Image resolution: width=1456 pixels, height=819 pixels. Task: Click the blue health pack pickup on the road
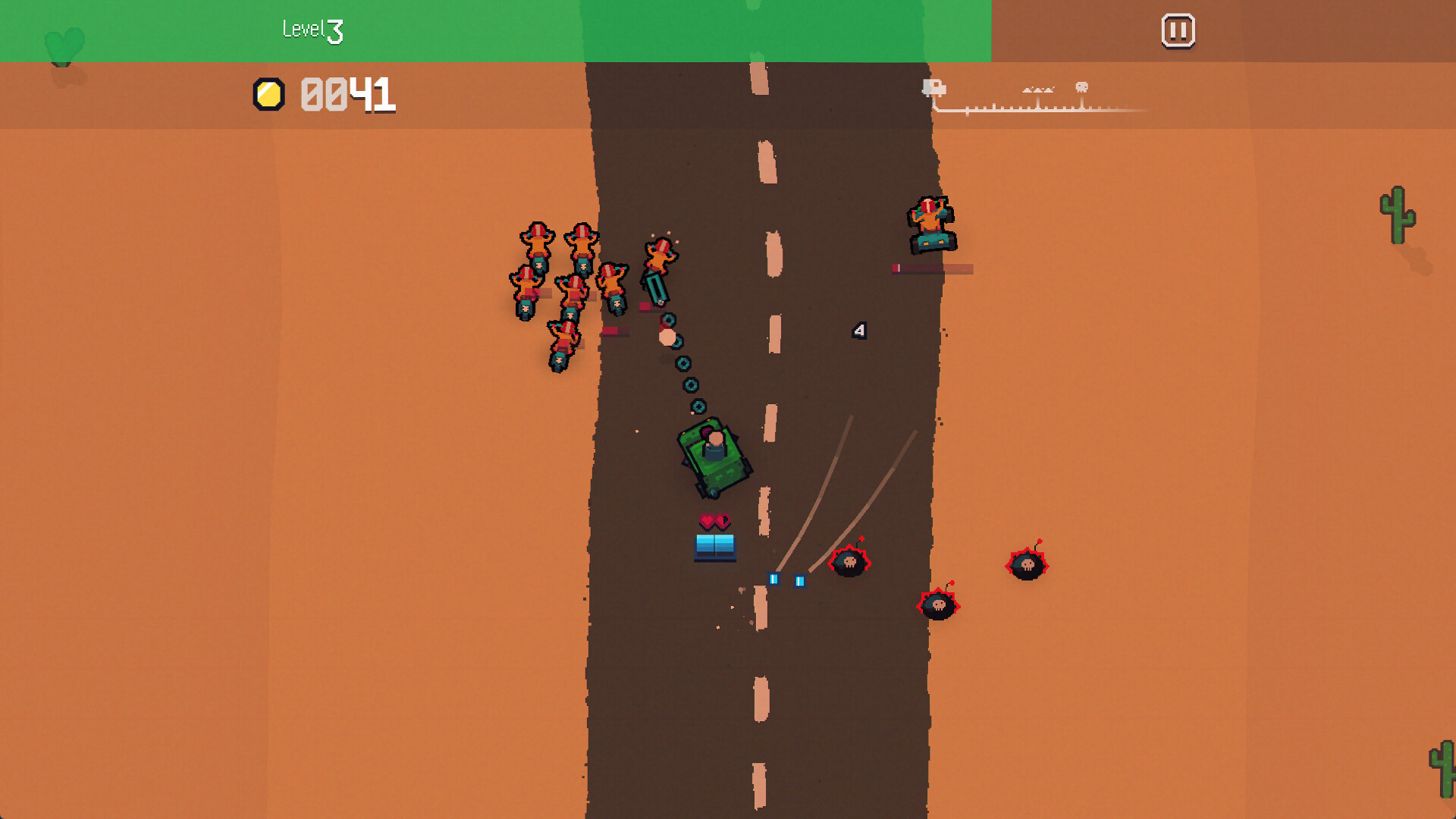(x=714, y=547)
